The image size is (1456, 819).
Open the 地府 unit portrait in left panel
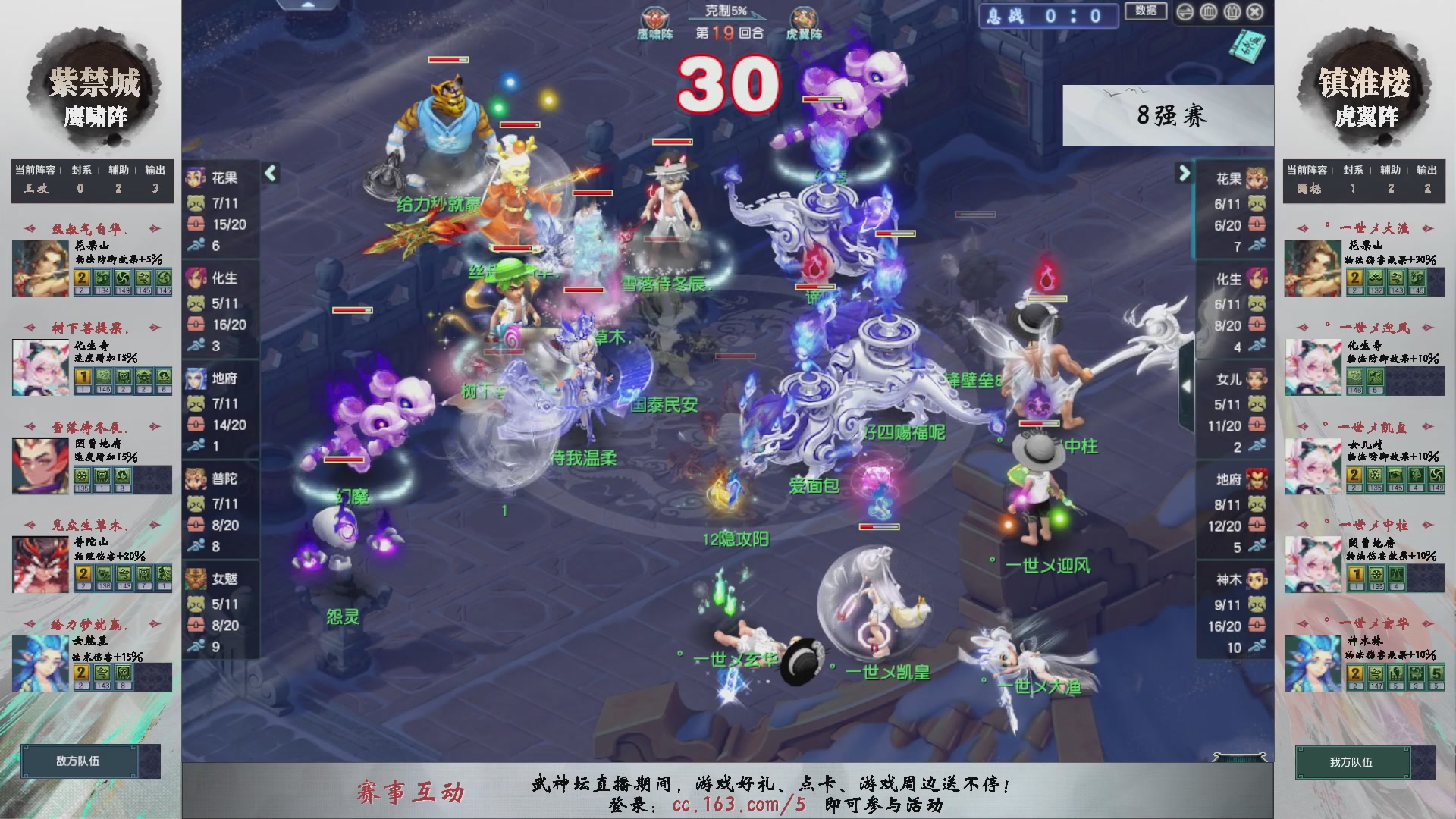click(199, 377)
